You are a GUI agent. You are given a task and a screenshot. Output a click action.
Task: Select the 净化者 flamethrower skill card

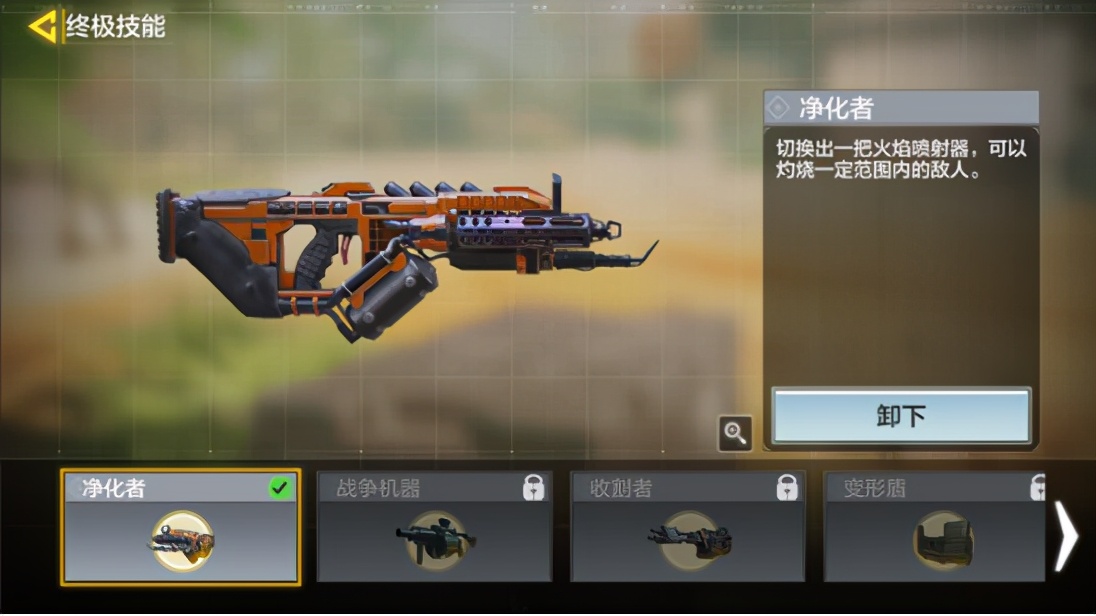coord(180,527)
